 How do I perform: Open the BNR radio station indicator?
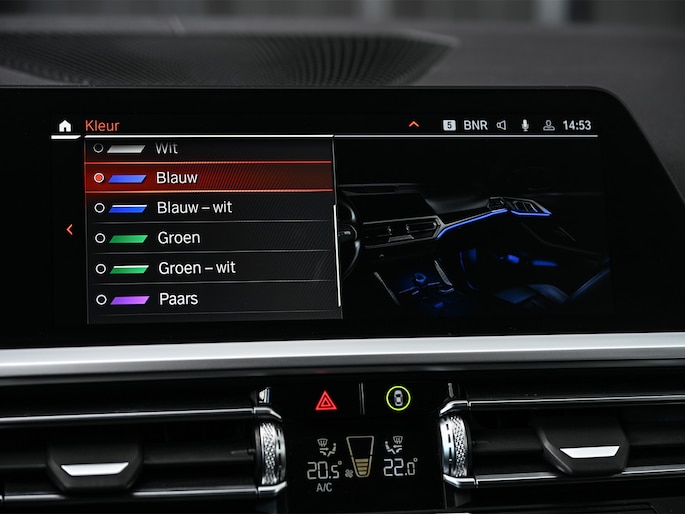(475, 126)
